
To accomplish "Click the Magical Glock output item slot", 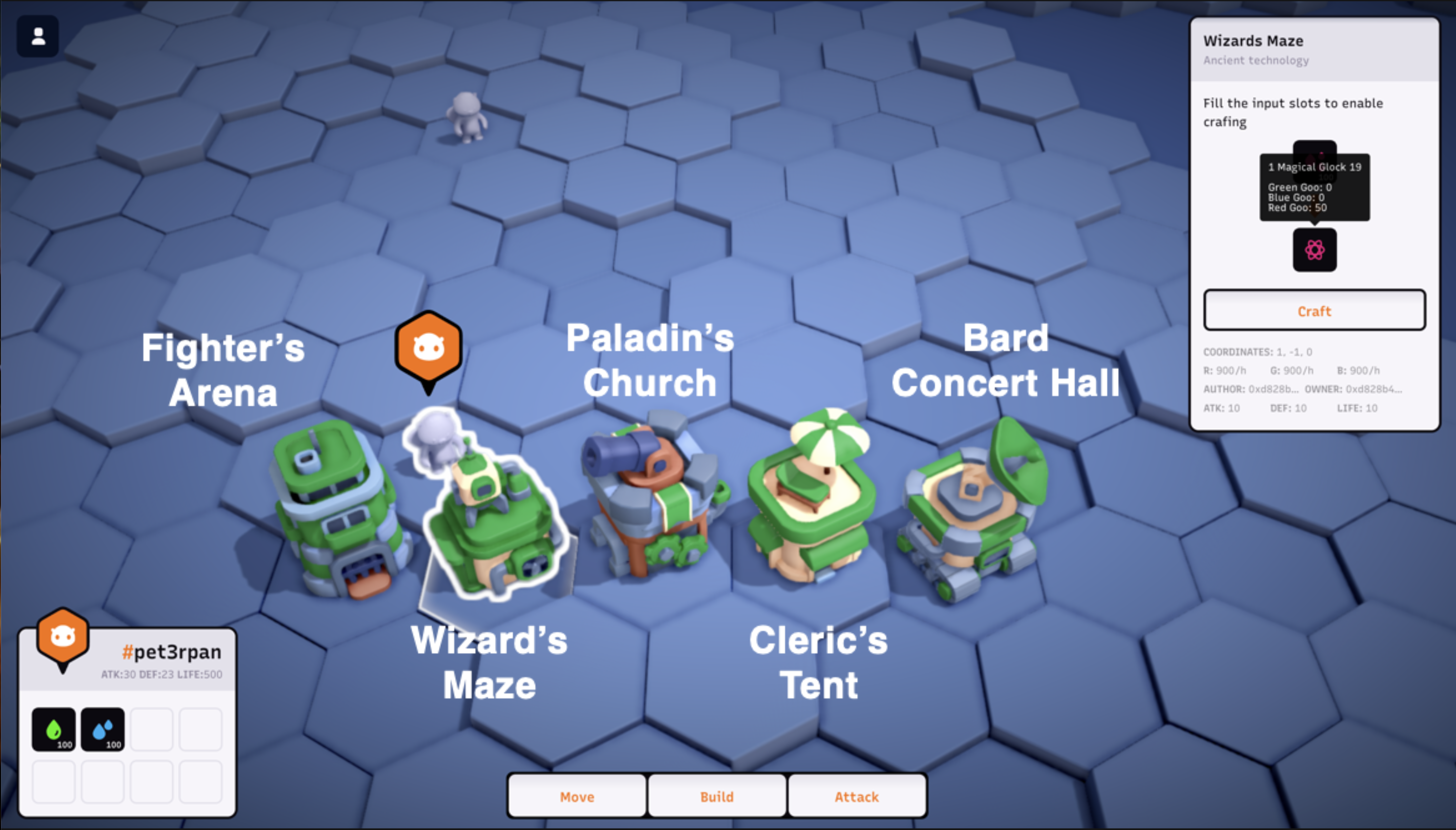I will tap(1314, 250).
